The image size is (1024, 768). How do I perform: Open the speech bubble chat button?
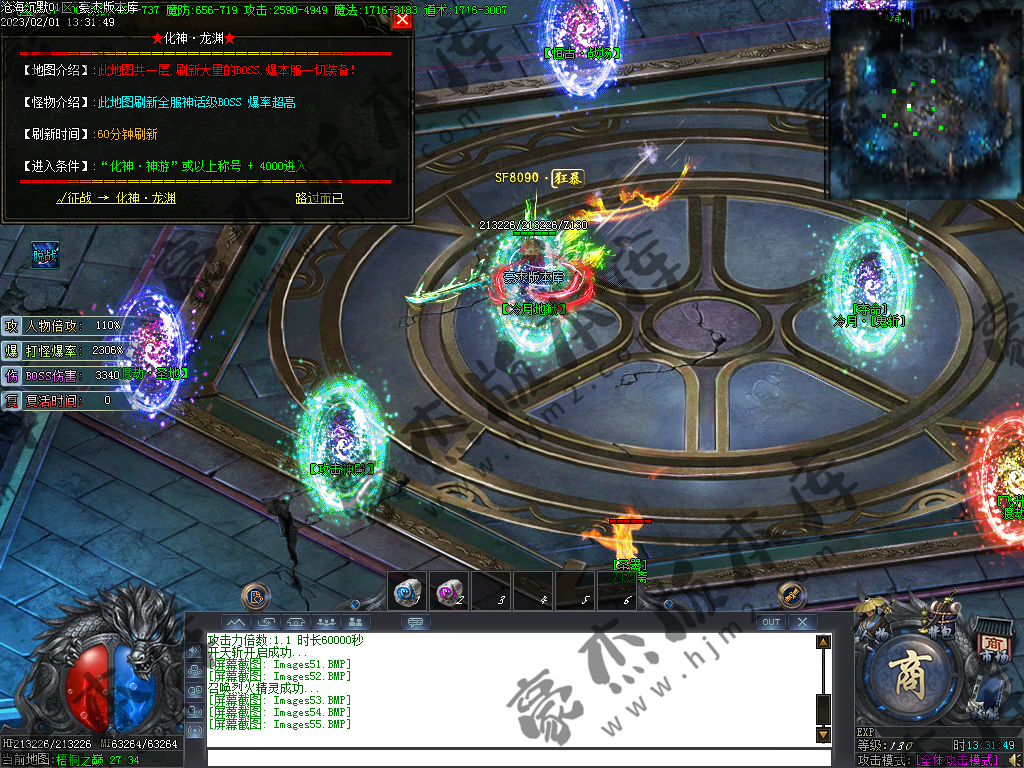click(415, 622)
